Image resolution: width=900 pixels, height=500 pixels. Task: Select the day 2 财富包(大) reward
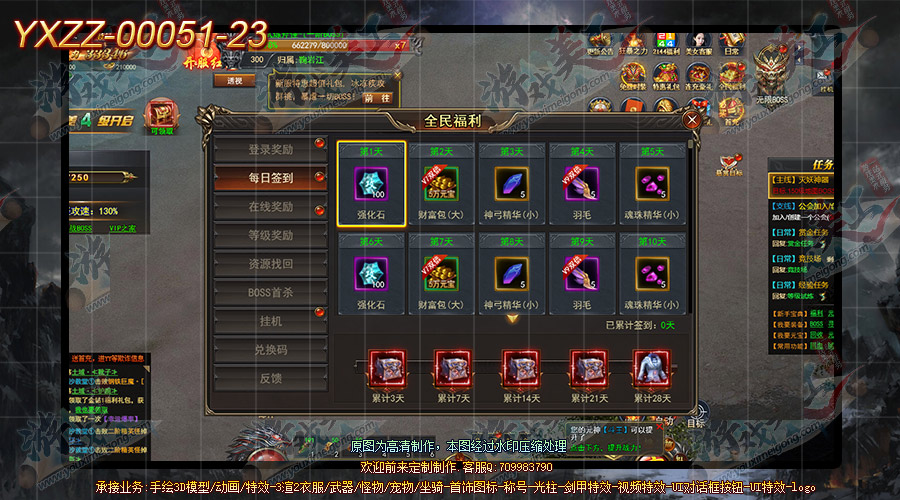pos(441,185)
